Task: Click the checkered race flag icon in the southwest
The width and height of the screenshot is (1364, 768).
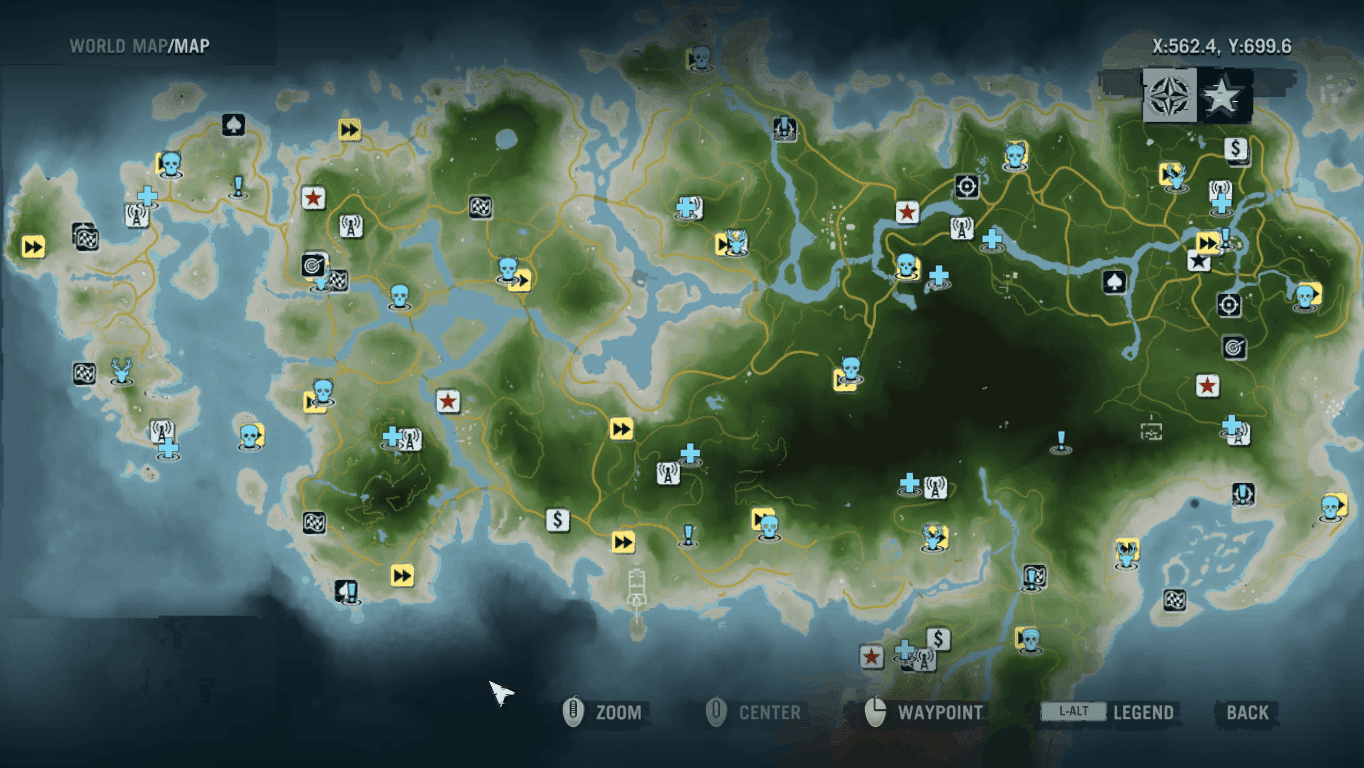Action: (x=314, y=523)
